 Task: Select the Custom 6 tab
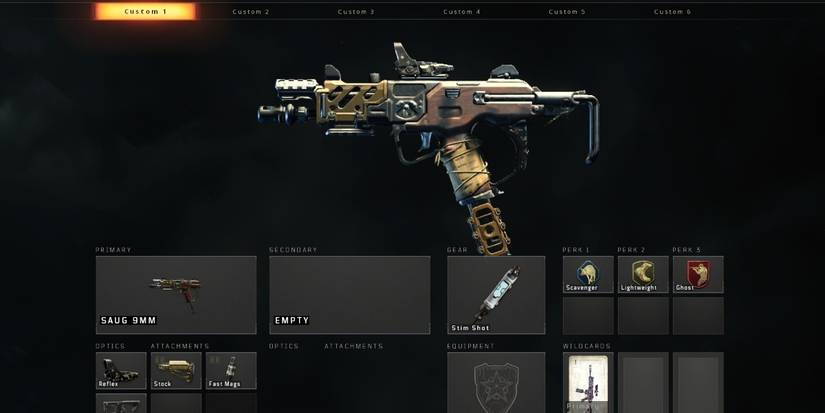(x=672, y=12)
